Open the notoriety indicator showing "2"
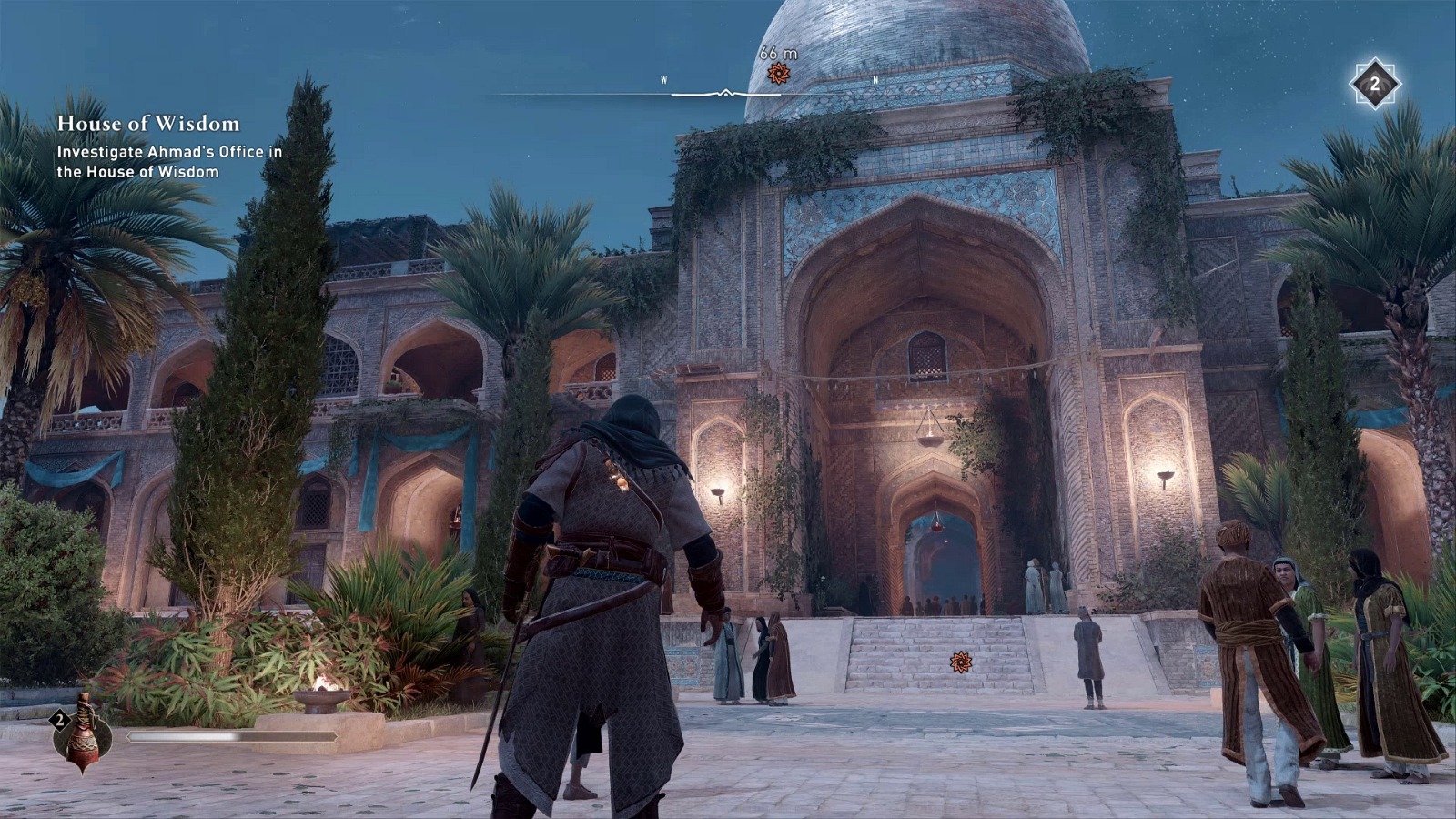 [1375, 82]
